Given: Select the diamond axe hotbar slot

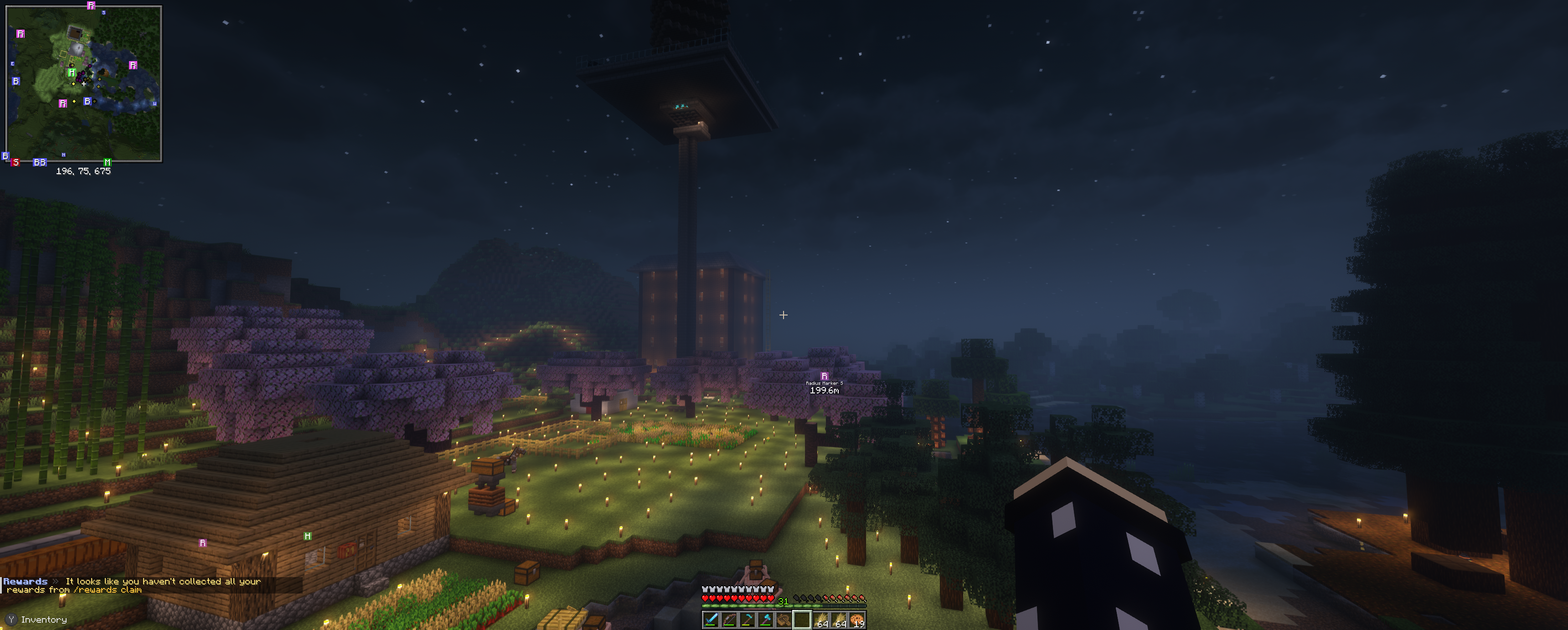Looking at the screenshot, I should [x=765, y=620].
